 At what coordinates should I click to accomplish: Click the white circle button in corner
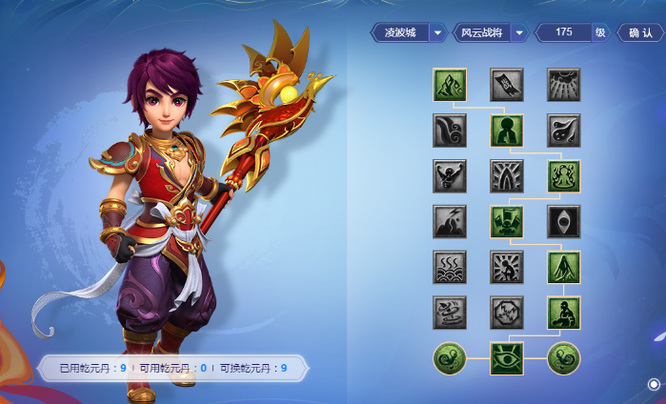pos(653,383)
